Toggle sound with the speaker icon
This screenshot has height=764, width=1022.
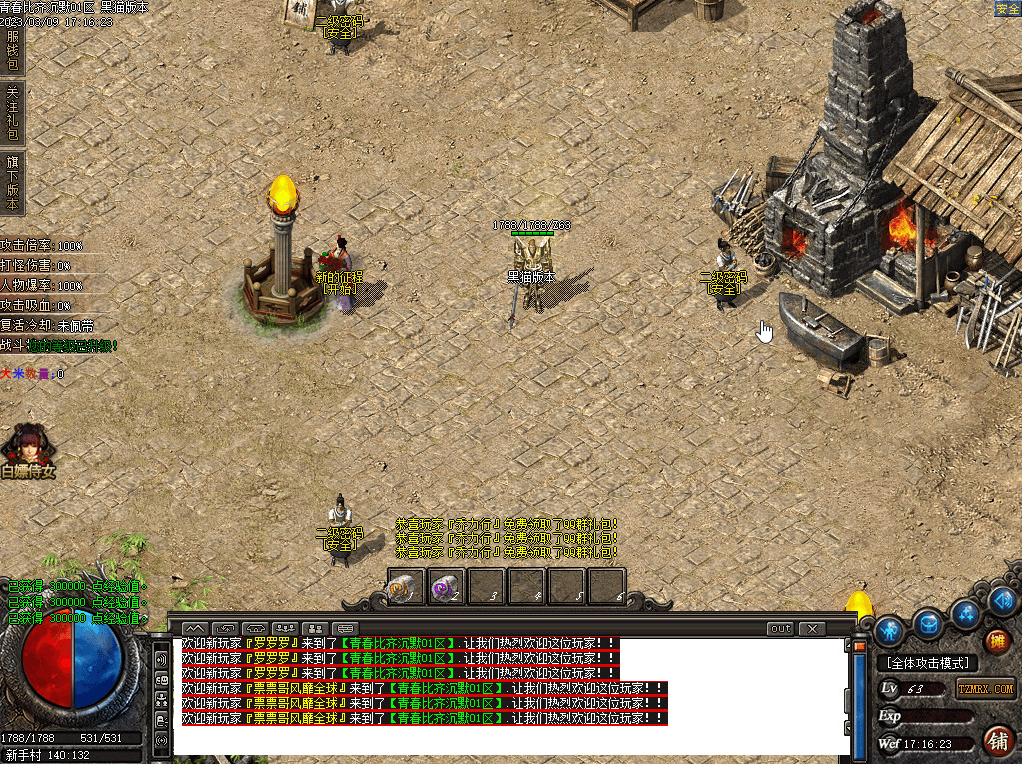(x=1003, y=599)
